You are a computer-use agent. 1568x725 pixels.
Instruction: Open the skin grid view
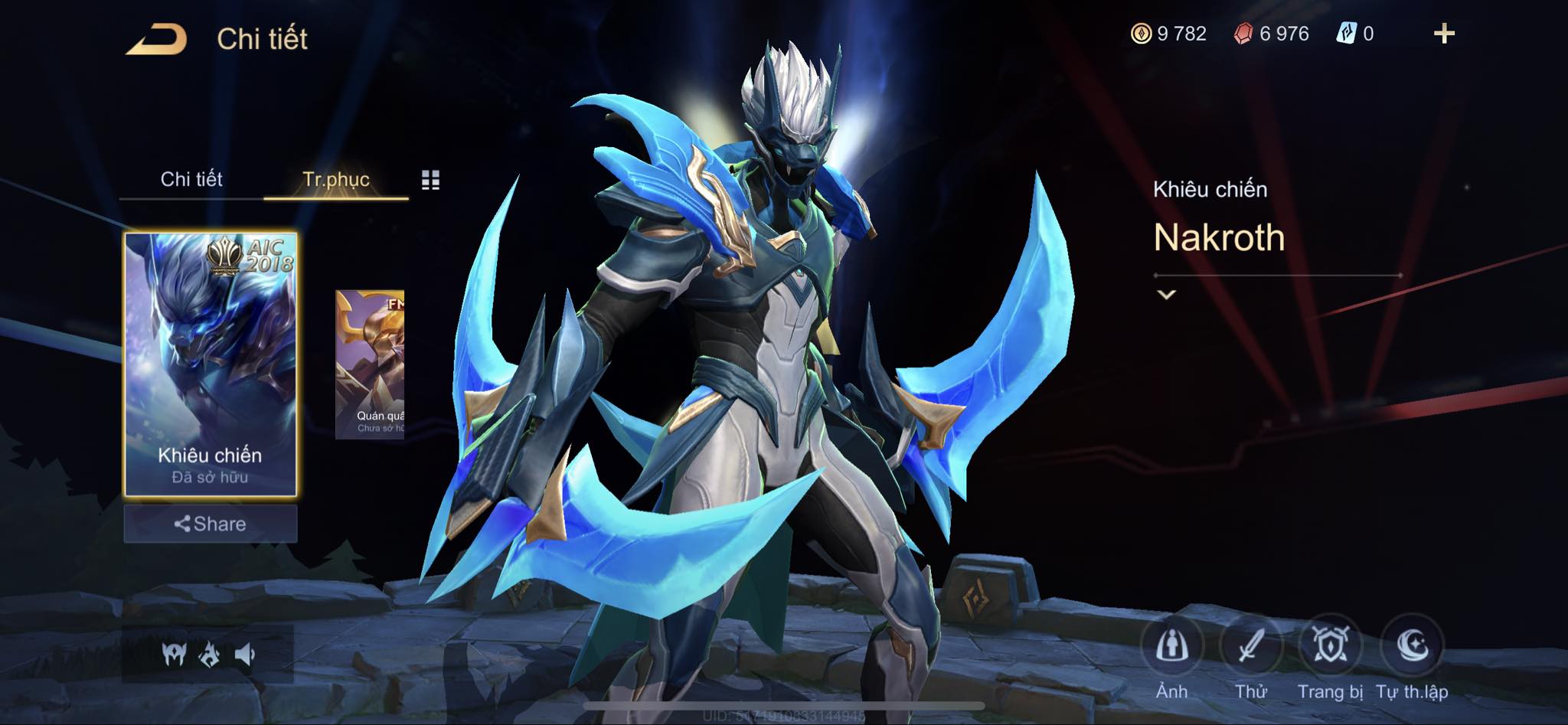430,180
